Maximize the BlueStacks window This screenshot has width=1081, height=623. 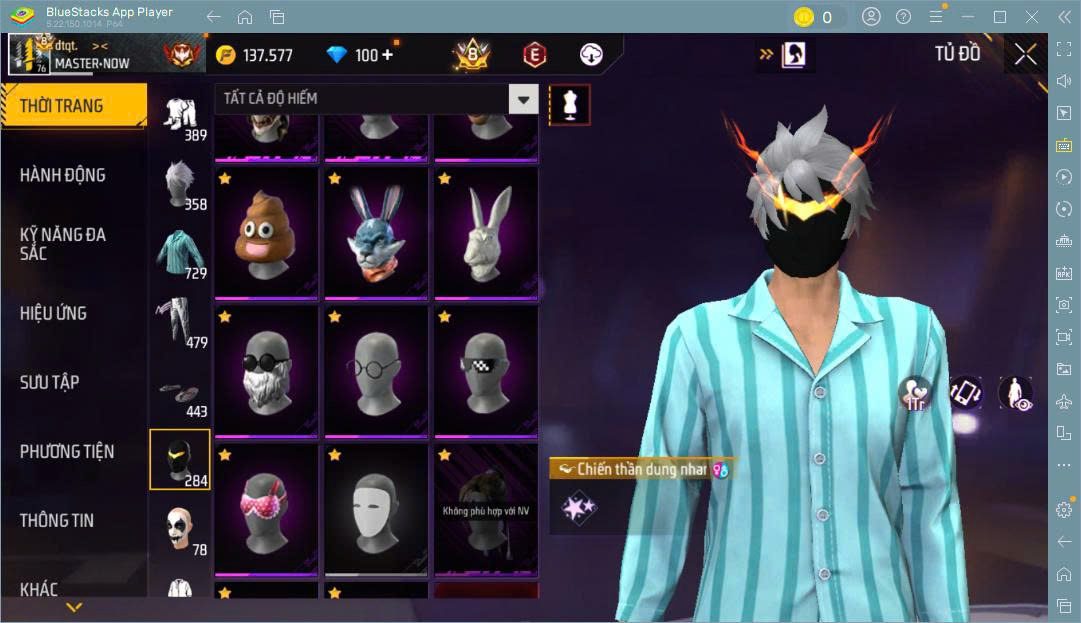[1000, 17]
